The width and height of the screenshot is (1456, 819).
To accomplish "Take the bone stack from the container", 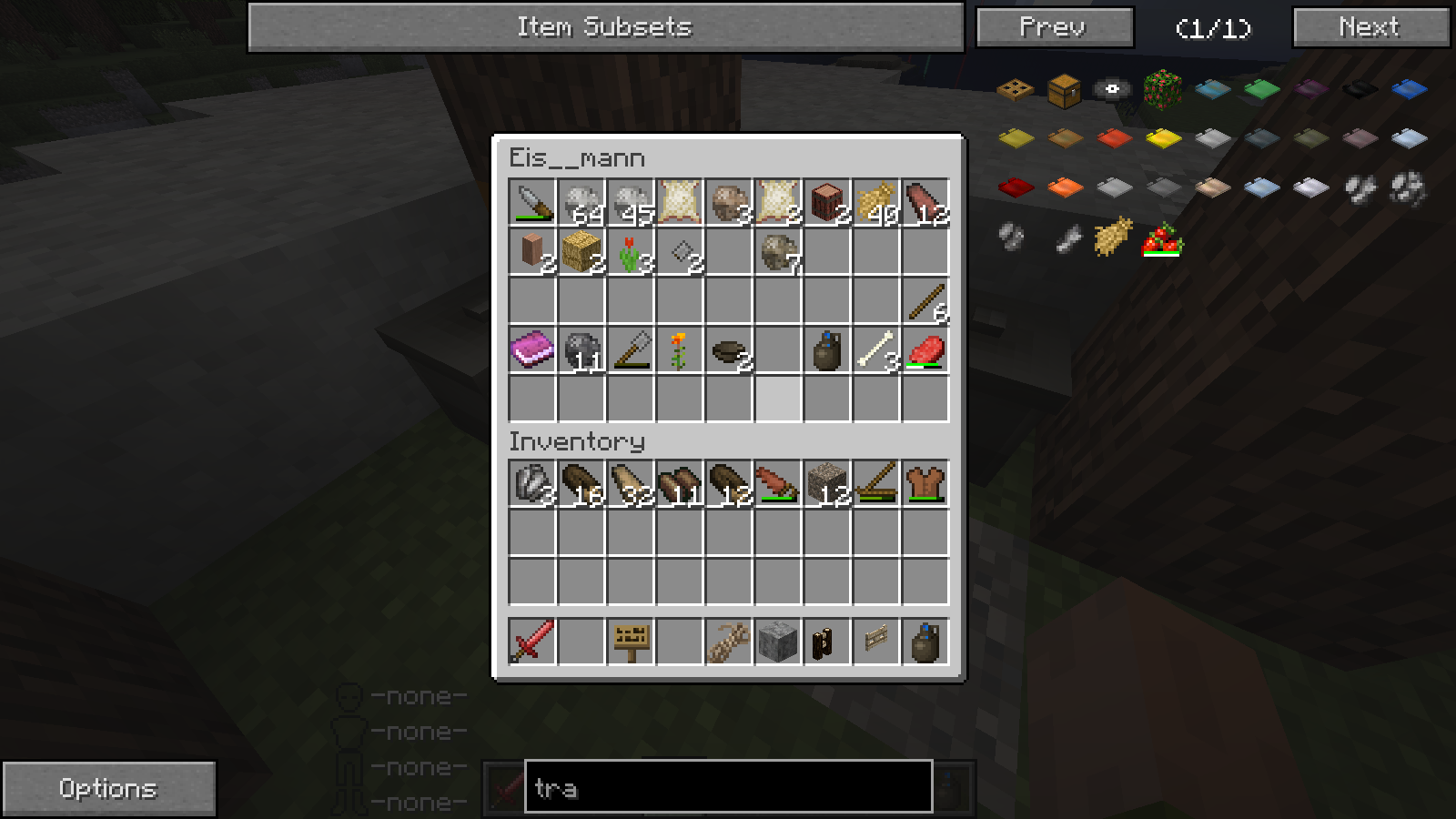I will click(876, 349).
